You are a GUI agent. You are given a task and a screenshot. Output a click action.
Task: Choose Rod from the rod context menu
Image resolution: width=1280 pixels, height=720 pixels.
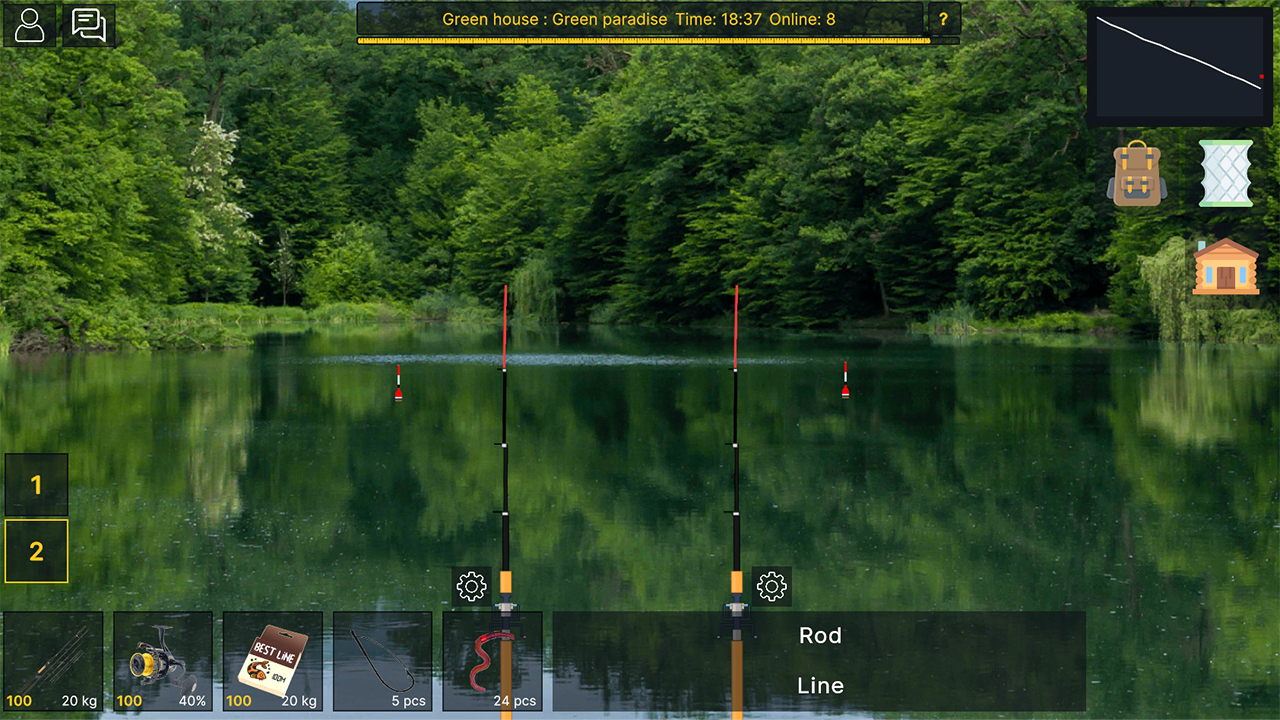821,635
